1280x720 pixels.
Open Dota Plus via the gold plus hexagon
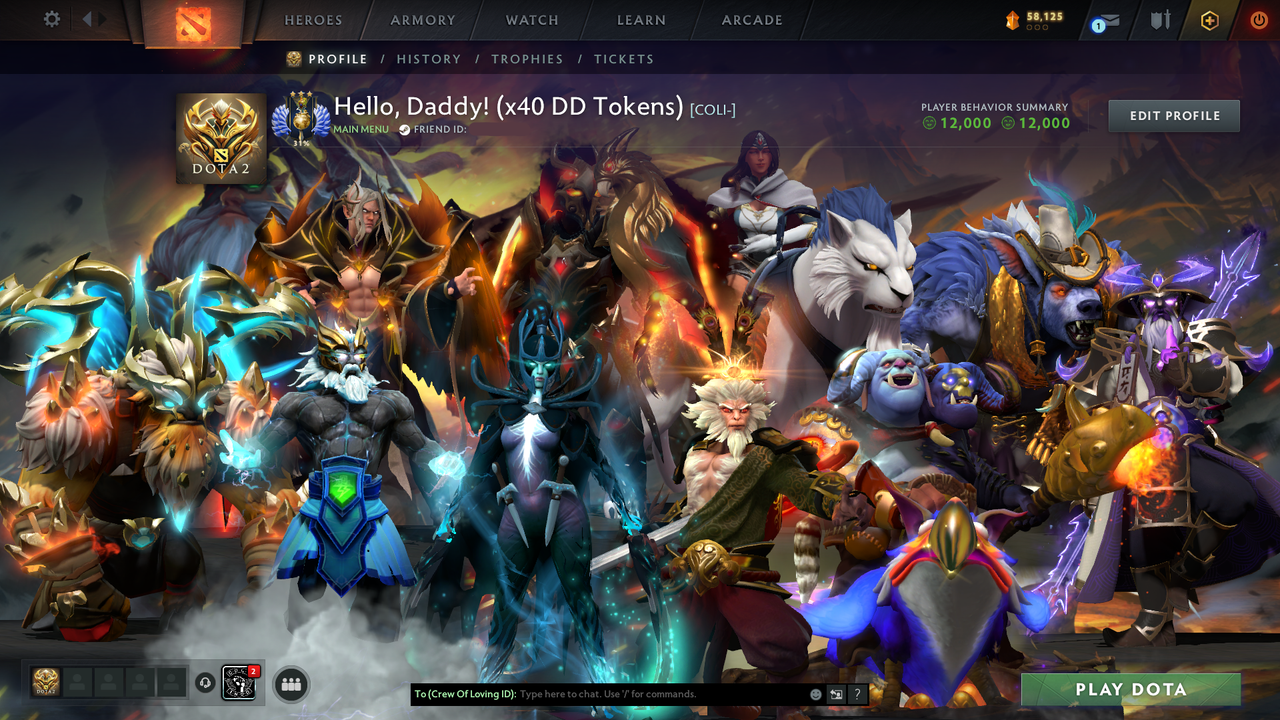coord(1208,20)
